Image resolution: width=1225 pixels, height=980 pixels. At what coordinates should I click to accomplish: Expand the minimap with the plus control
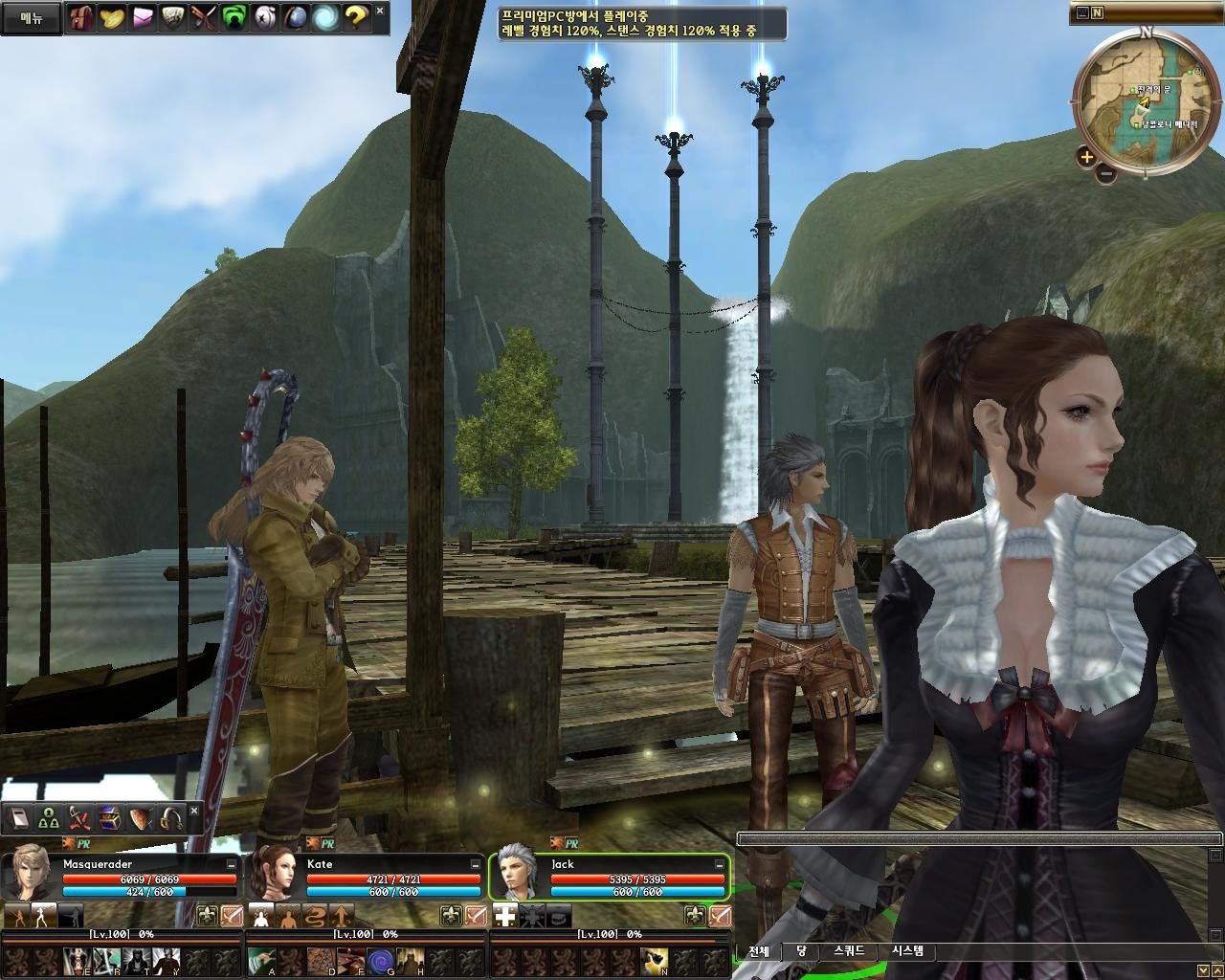point(1087,157)
